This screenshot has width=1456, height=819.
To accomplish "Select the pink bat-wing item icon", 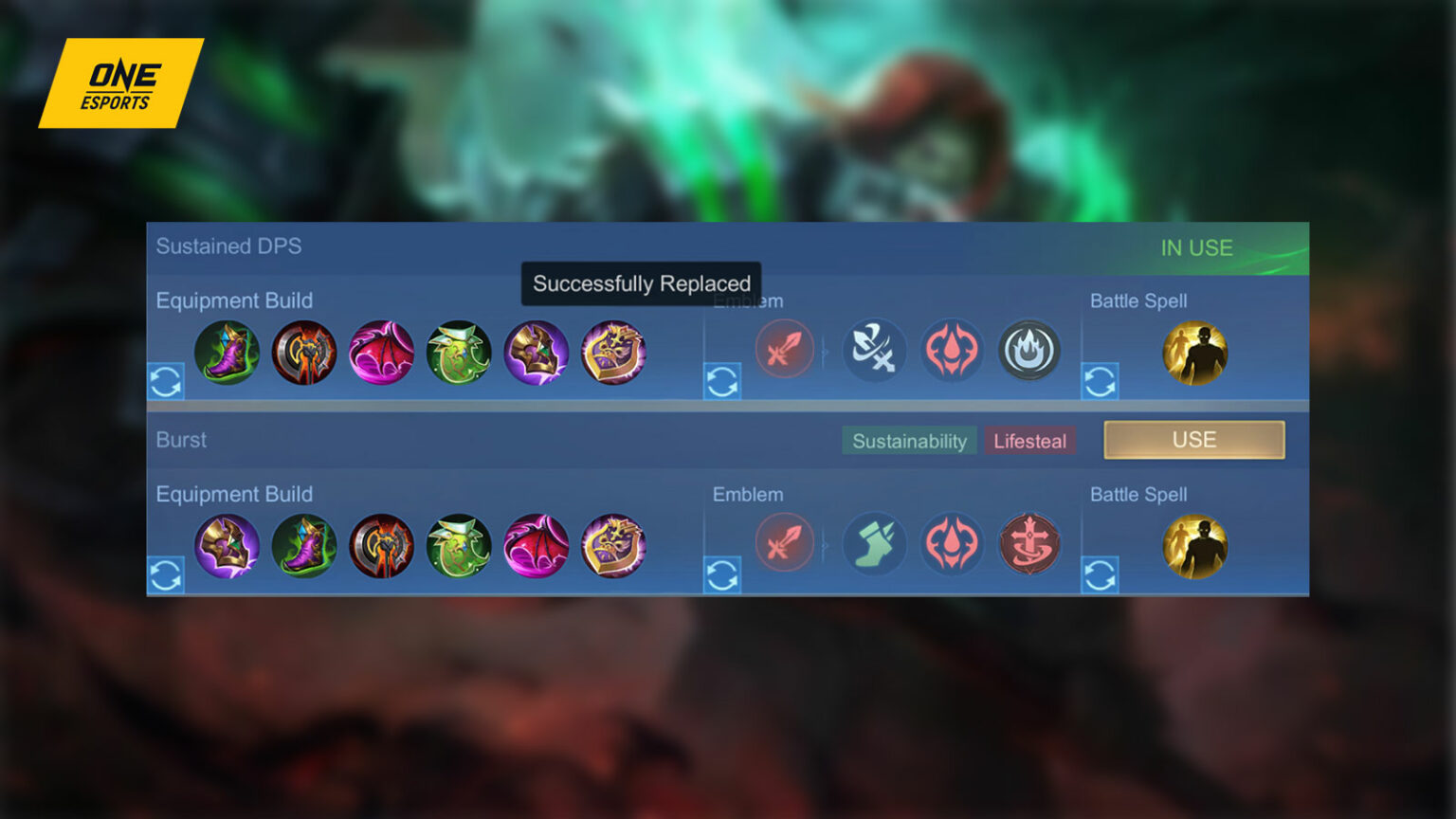I will point(382,353).
